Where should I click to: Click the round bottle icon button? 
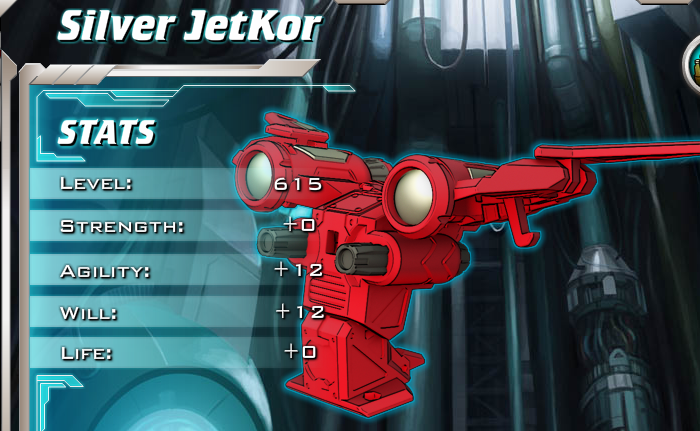pyautogui.click(x=694, y=67)
